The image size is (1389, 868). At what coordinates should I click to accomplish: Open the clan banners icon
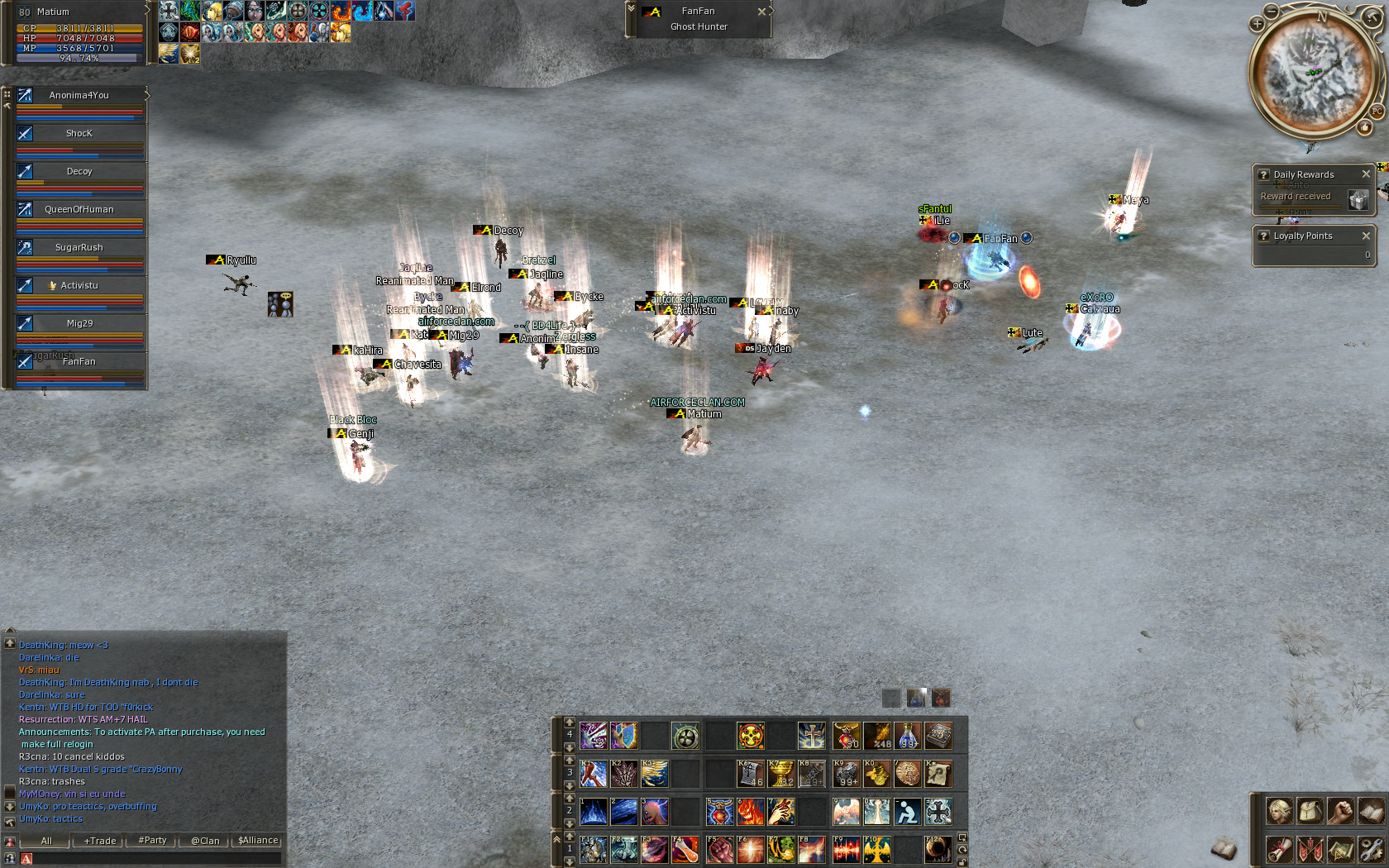1310,849
